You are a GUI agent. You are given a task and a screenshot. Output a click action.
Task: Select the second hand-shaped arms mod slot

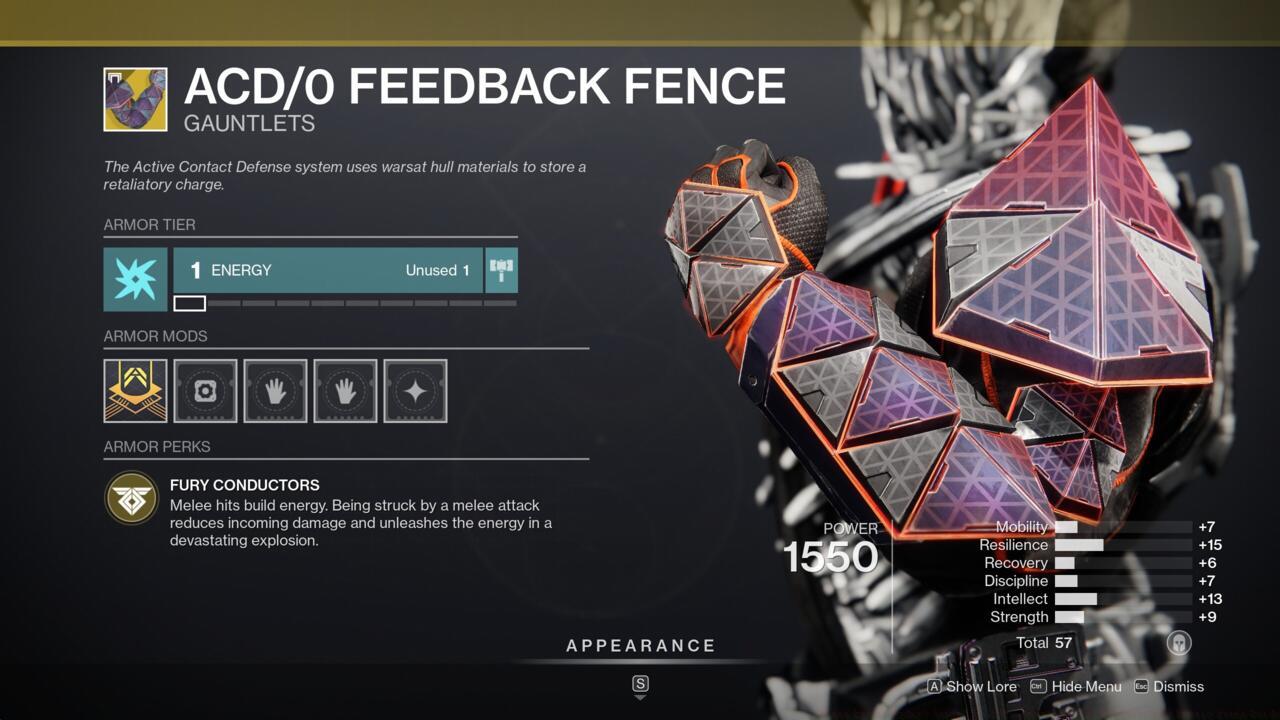tap(345, 391)
